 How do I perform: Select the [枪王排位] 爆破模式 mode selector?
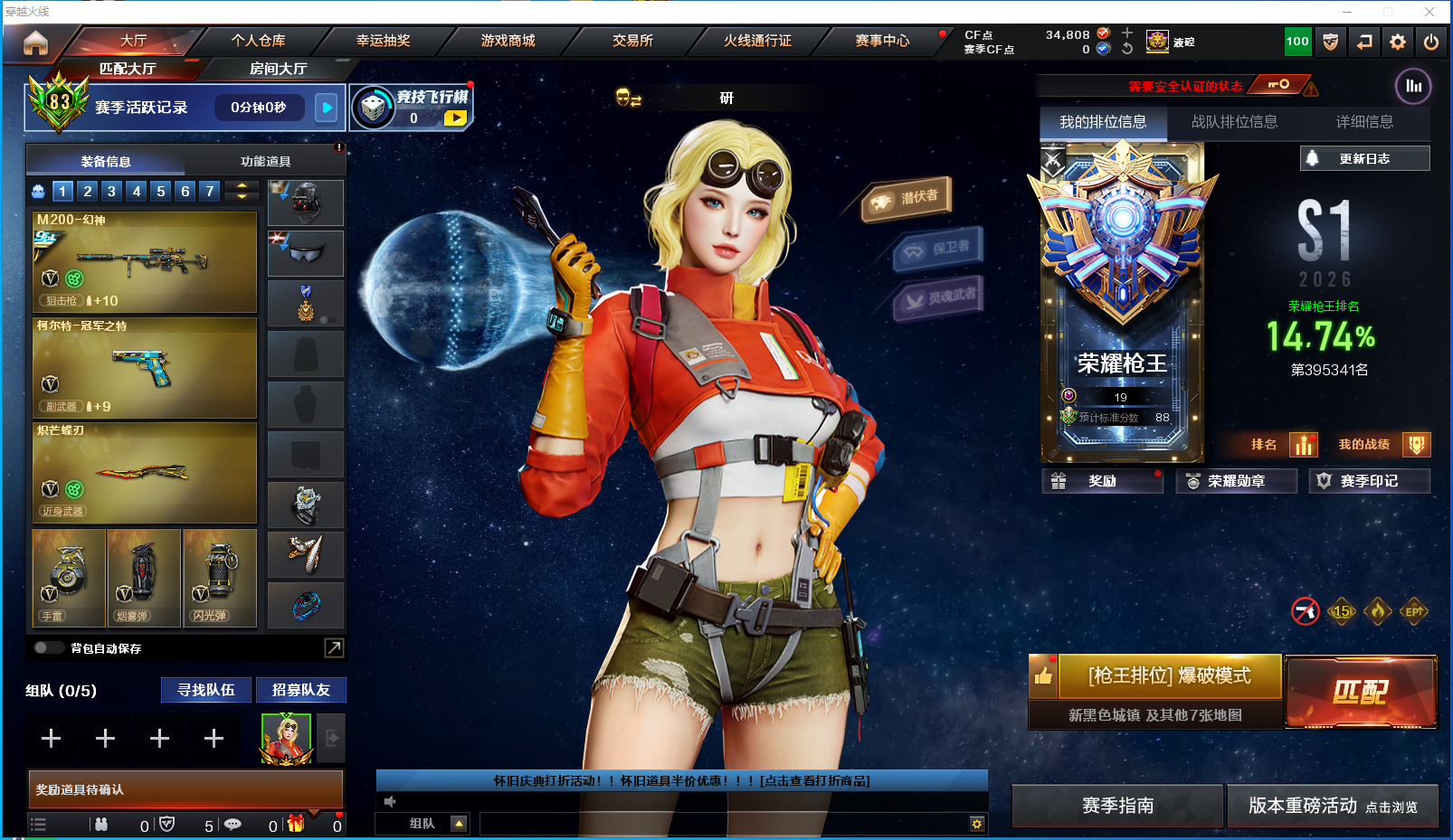[1169, 676]
